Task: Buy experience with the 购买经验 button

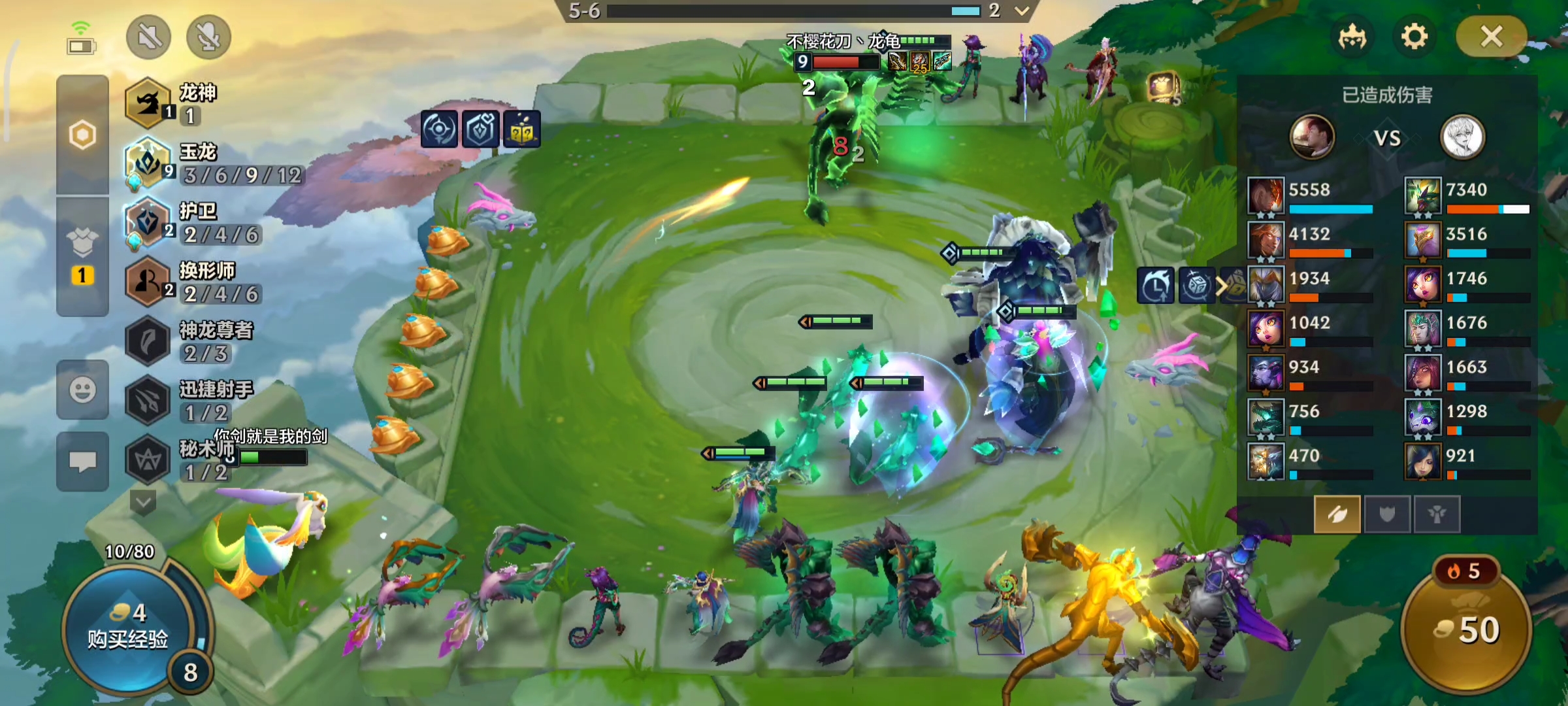Action: 128,626
